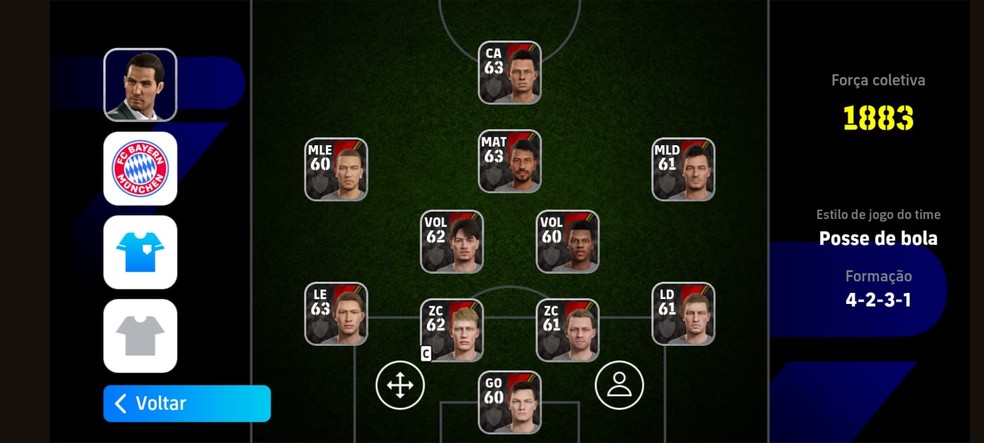Image resolution: width=984 pixels, height=443 pixels.
Task: Select the MAT attacking midfielder card
Action: [510, 161]
